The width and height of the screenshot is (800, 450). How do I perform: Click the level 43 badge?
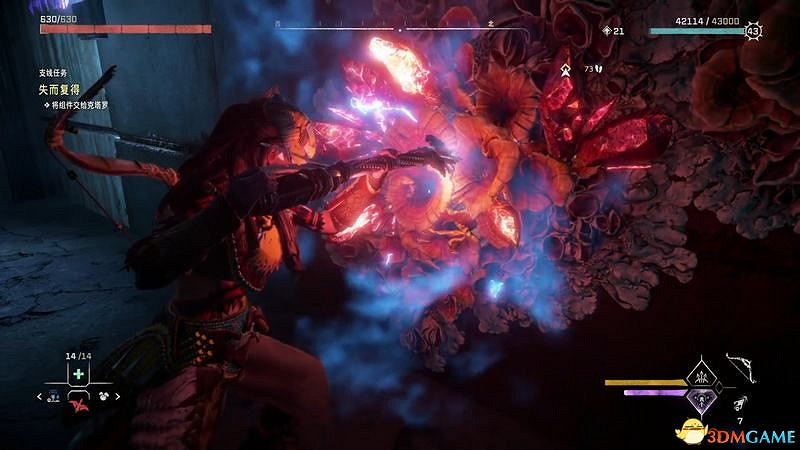753,31
